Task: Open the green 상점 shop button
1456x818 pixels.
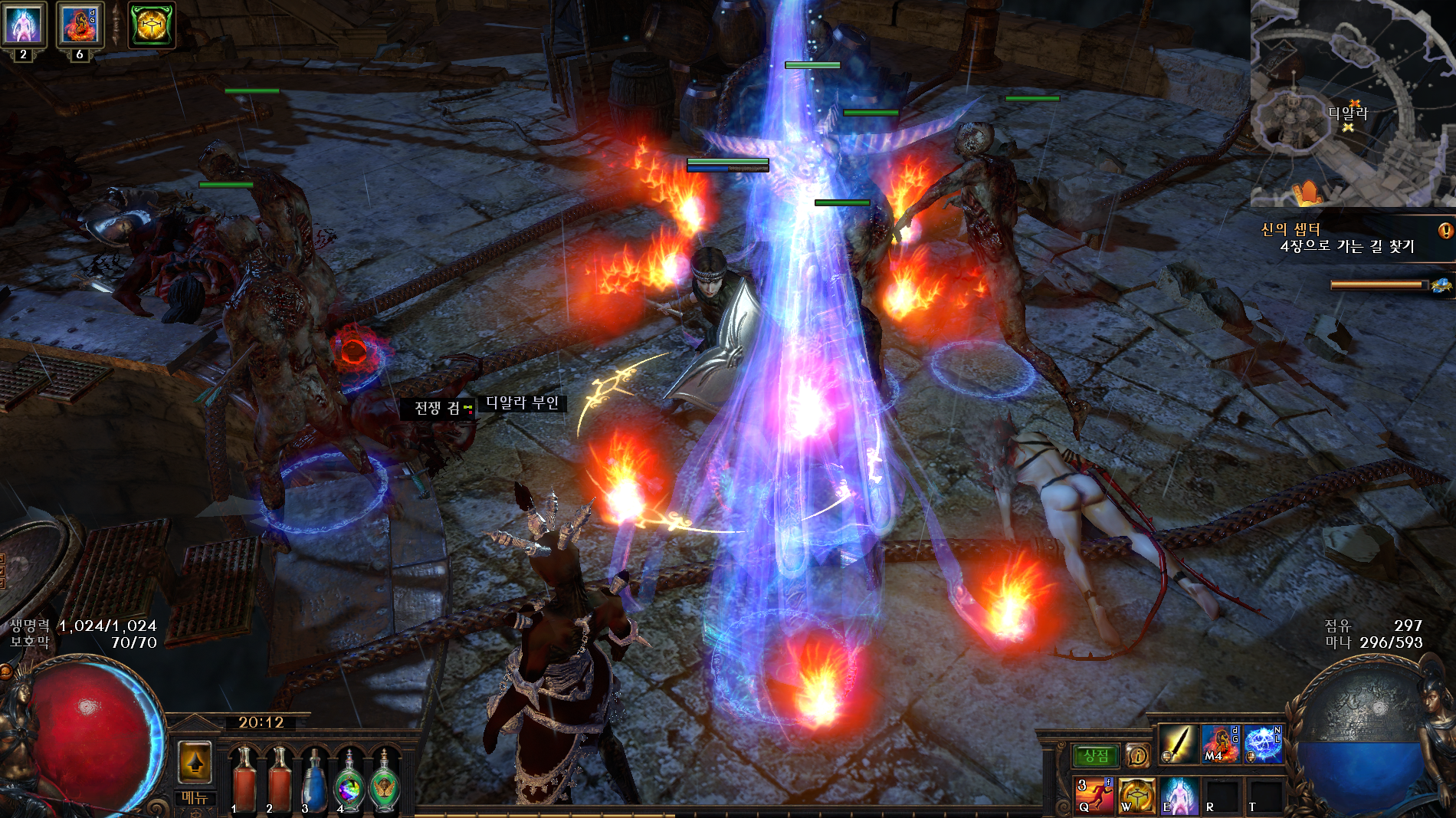Action: click(1096, 756)
